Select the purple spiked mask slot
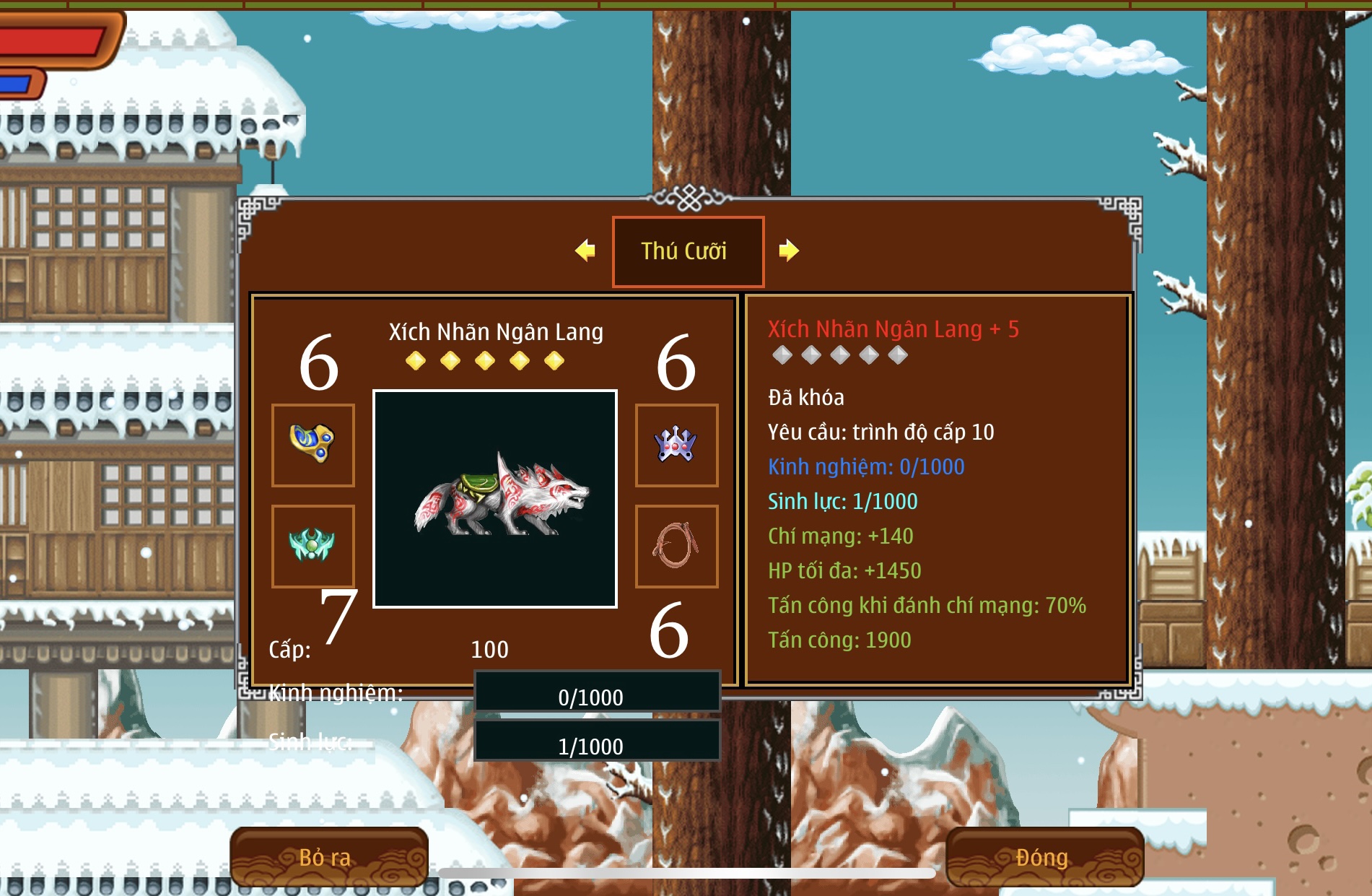 676,445
